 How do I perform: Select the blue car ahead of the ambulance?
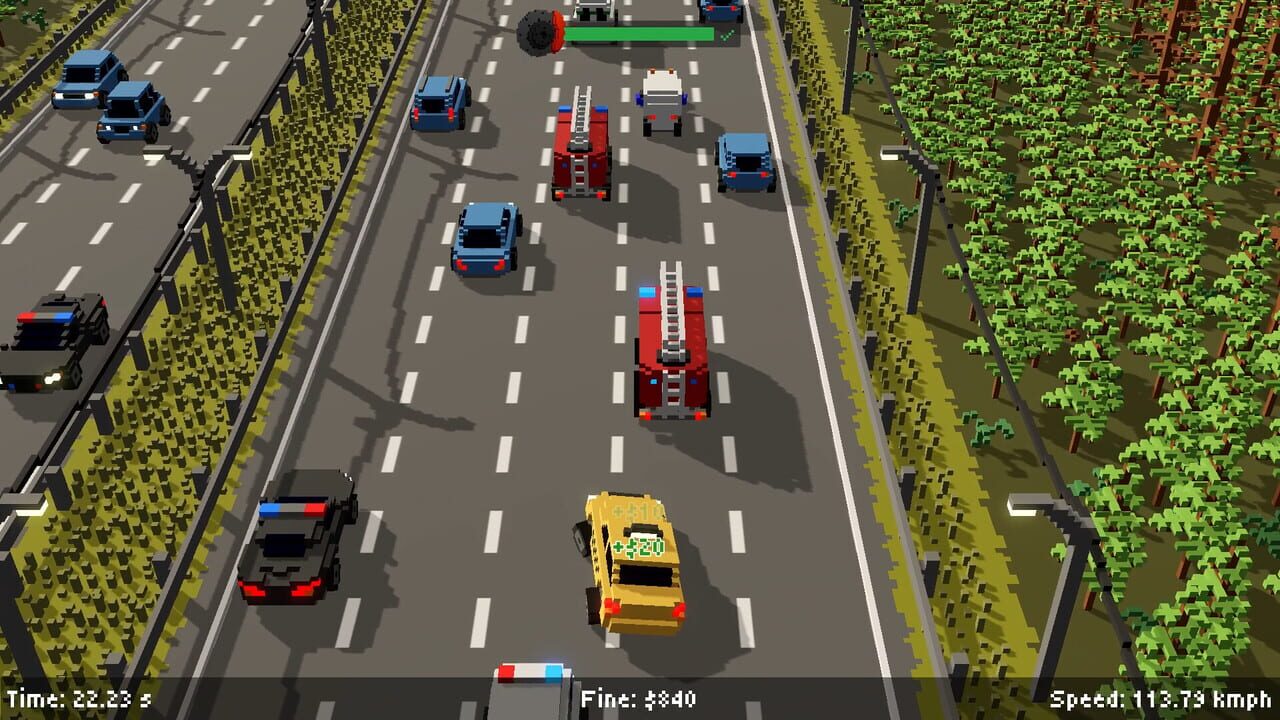(722, 12)
